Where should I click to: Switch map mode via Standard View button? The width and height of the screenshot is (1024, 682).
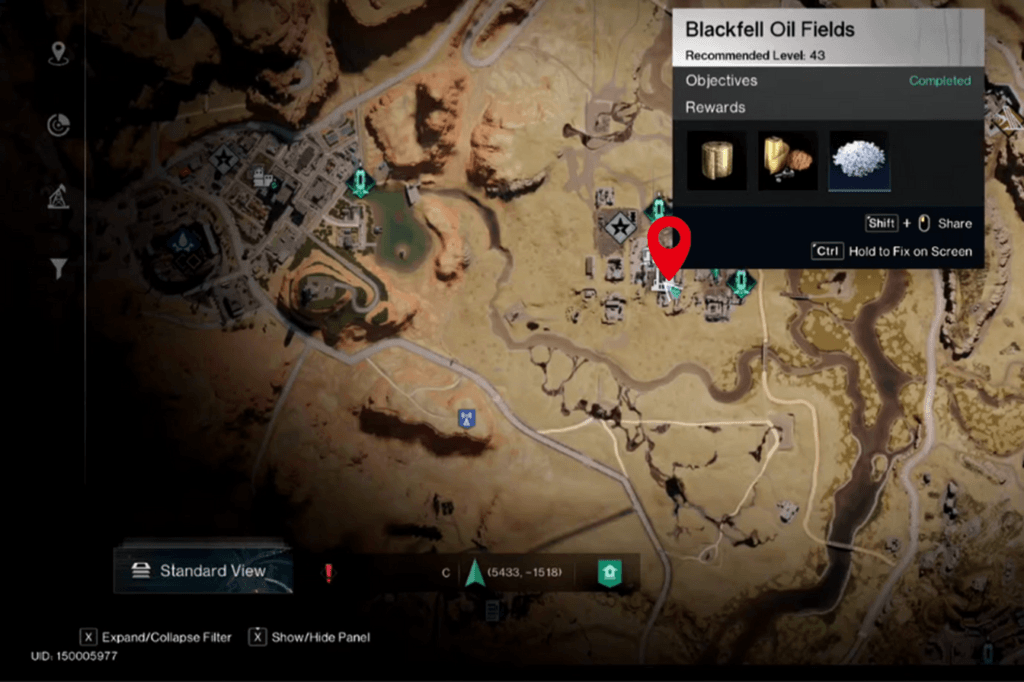[x=202, y=571]
